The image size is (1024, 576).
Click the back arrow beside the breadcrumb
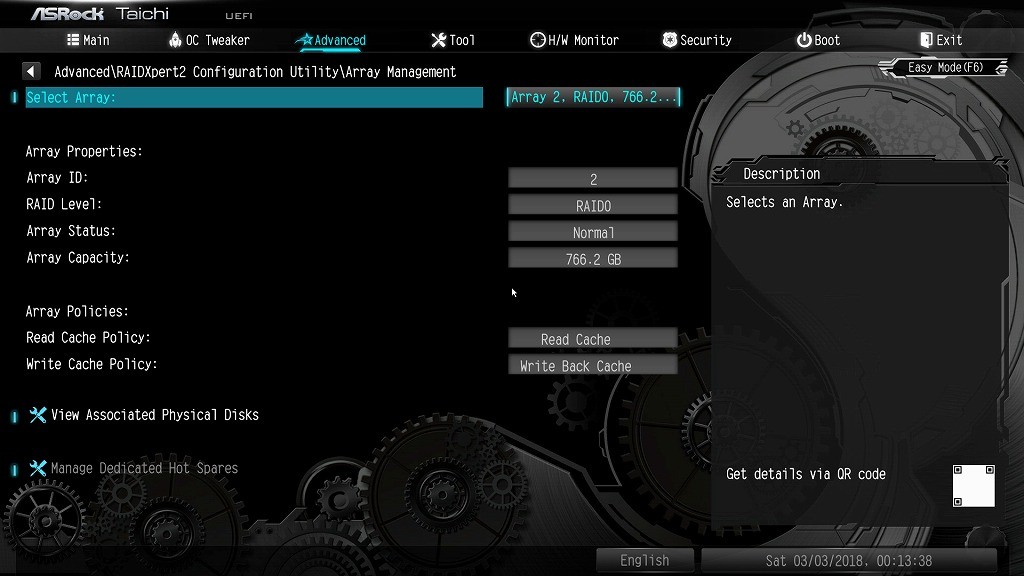(x=32, y=72)
